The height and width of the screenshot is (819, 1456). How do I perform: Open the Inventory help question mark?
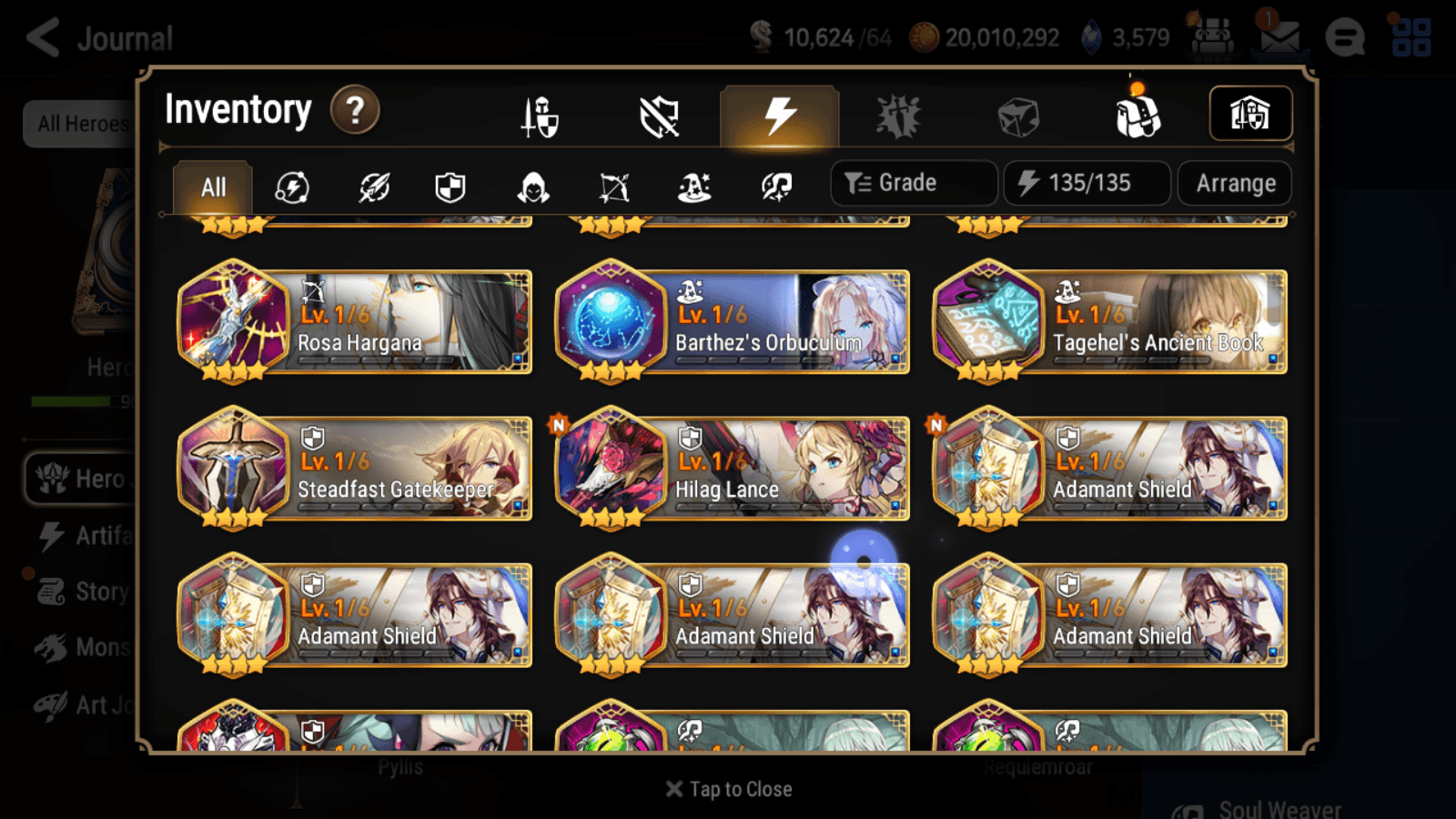pyautogui.click(x=354, y=110)
